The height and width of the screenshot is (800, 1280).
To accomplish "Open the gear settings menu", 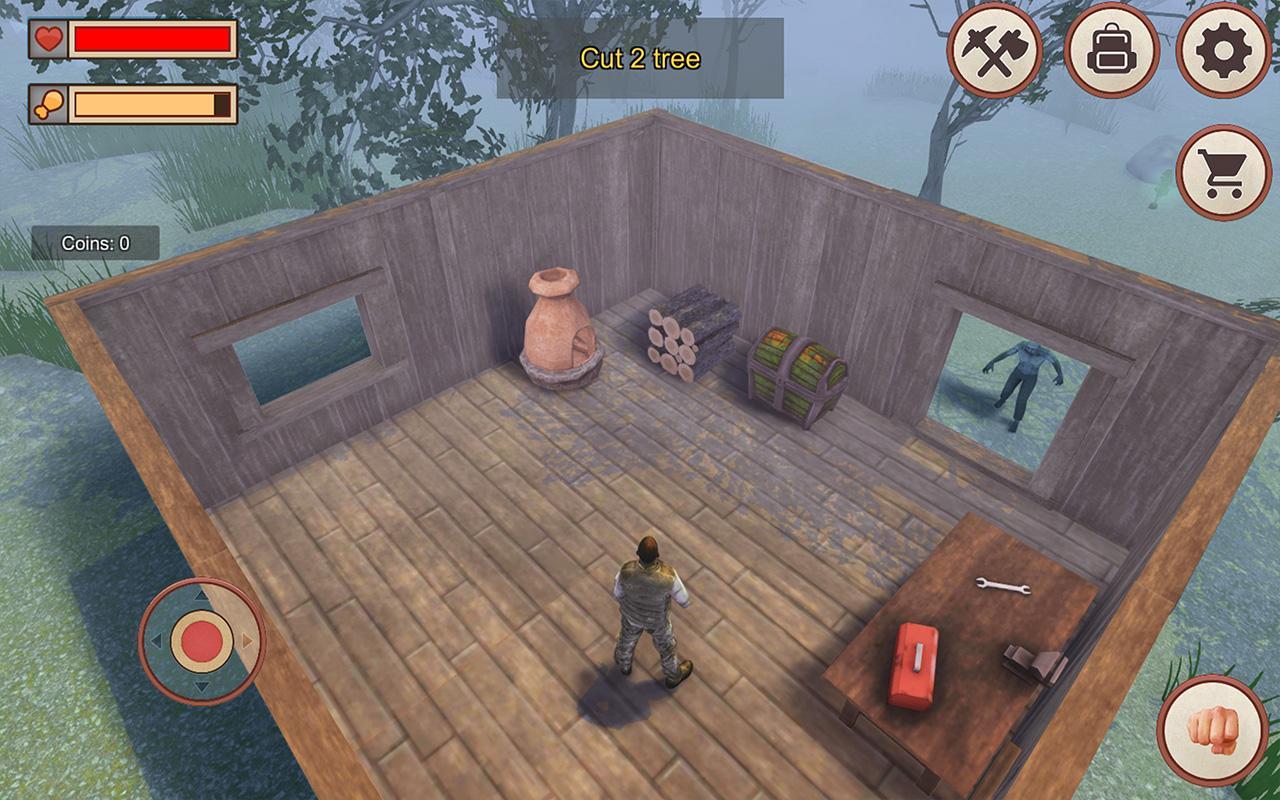I will coord(1223,50).
